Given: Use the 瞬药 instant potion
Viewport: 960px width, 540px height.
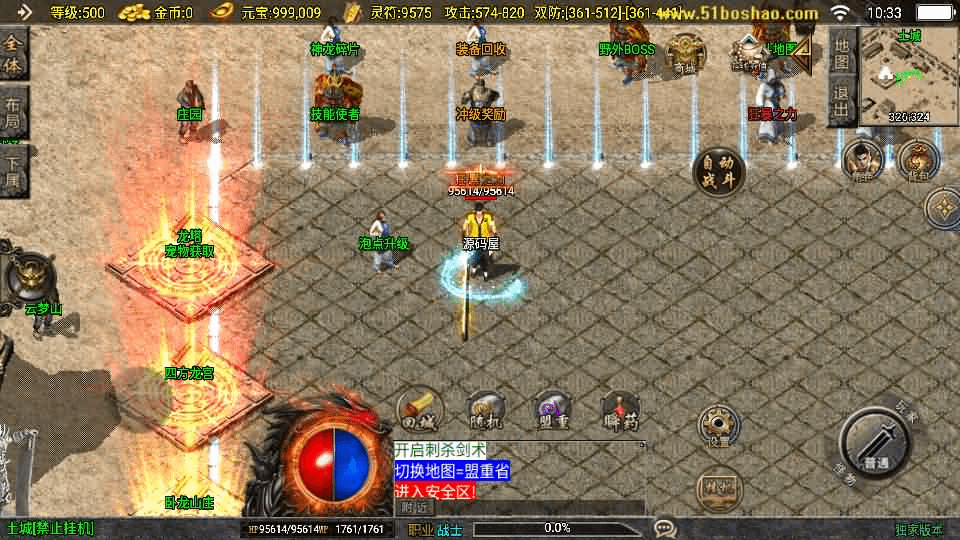Looking at the screenshot, I should pyautogui.click(x=620, y=409).
